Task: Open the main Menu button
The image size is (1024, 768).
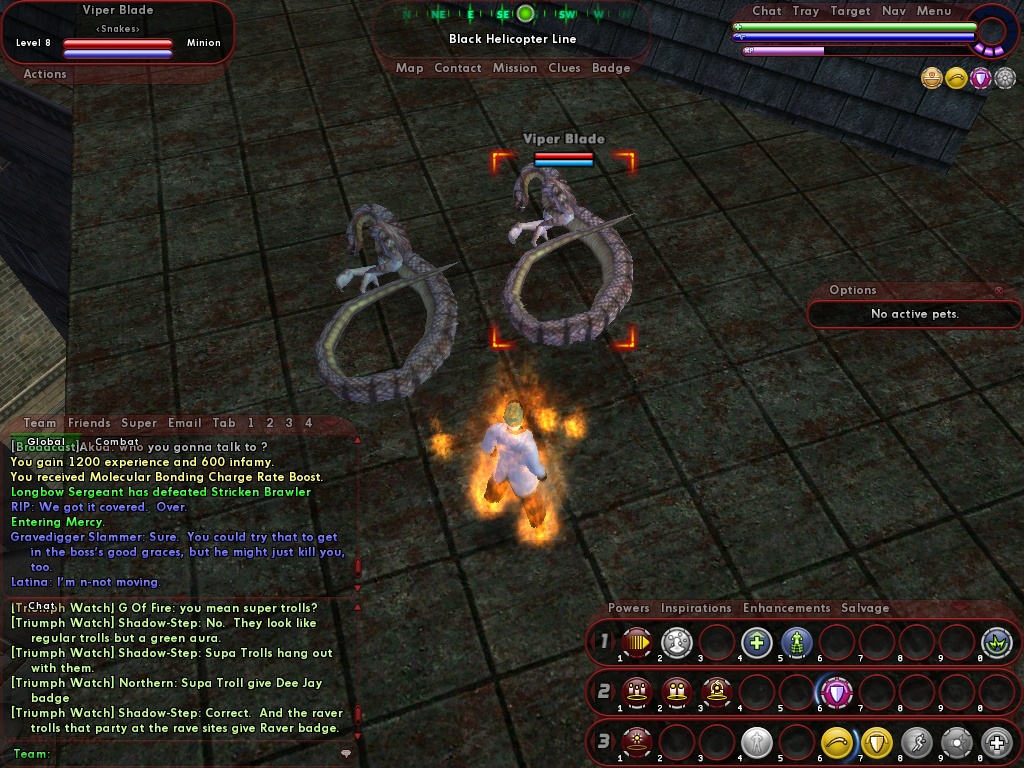Action: click(x=934, y=11)
